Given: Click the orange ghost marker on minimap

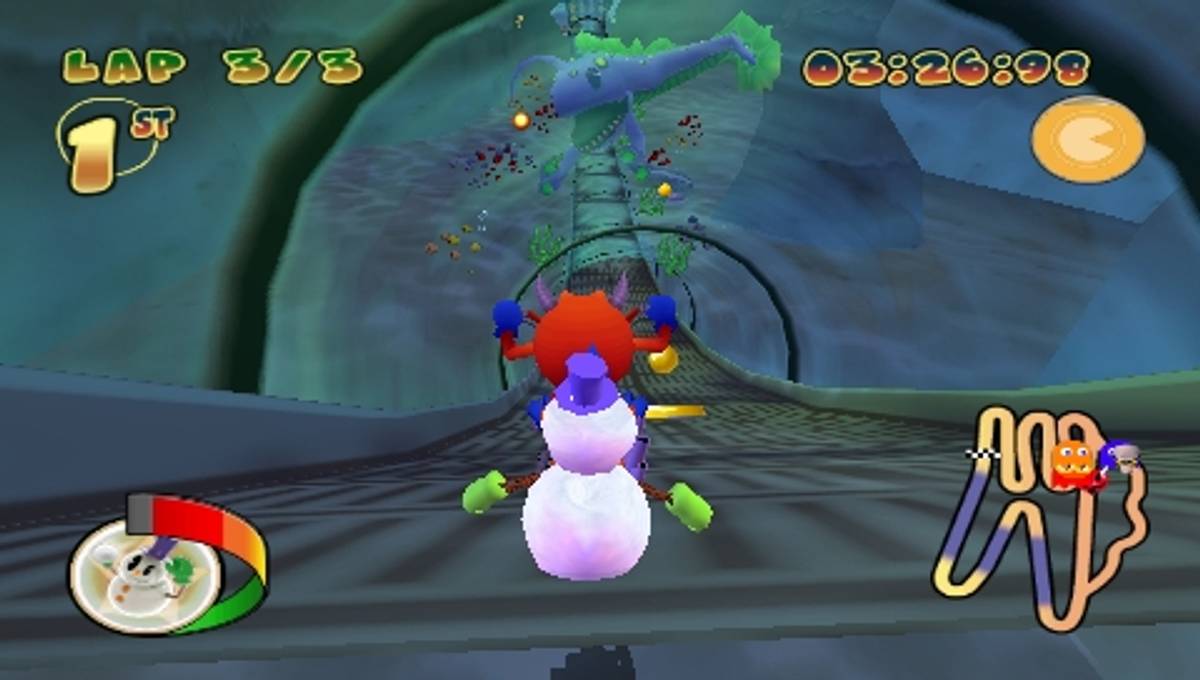Looking at the screenshot, I should (x=1071, y=464).
